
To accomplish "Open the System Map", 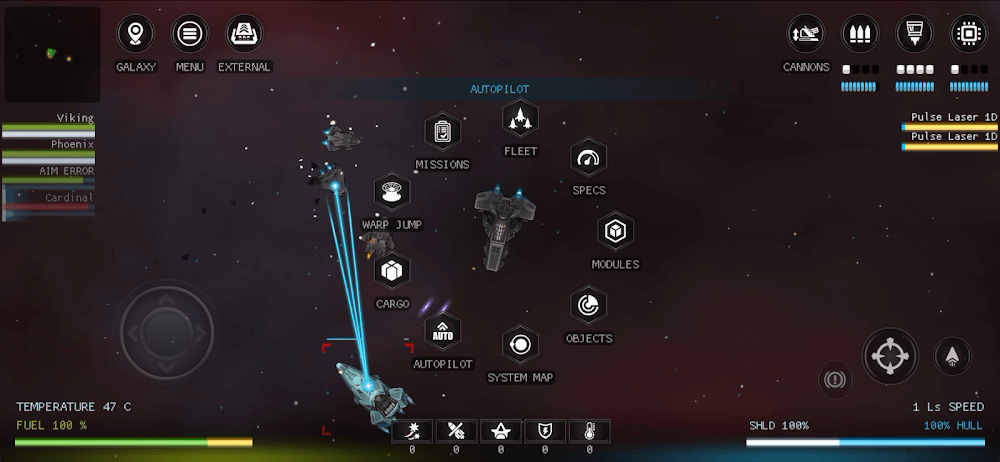I will (520, 345).
